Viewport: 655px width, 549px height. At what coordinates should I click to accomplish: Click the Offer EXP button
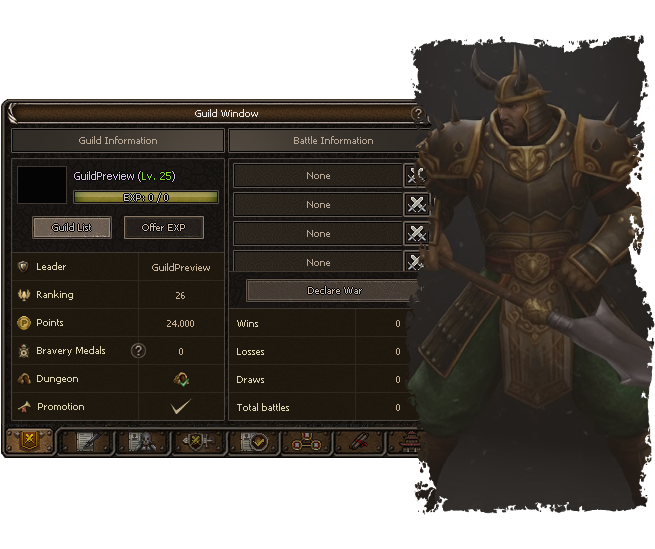(163, 228)
